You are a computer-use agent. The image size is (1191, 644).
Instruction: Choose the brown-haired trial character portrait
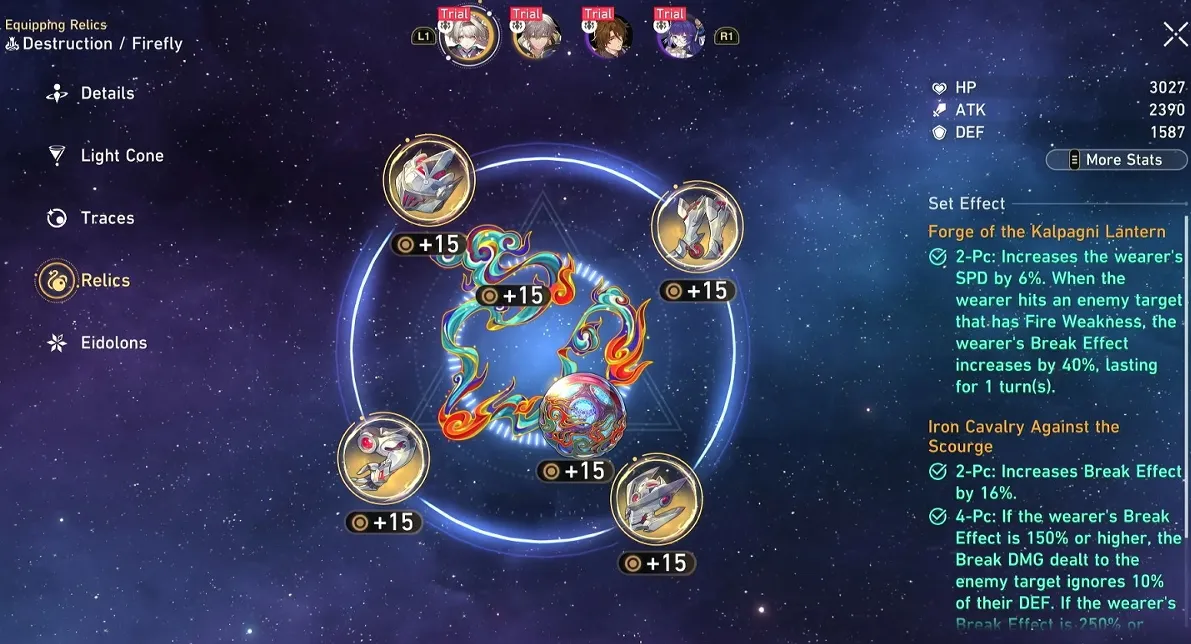click(609, 38)
